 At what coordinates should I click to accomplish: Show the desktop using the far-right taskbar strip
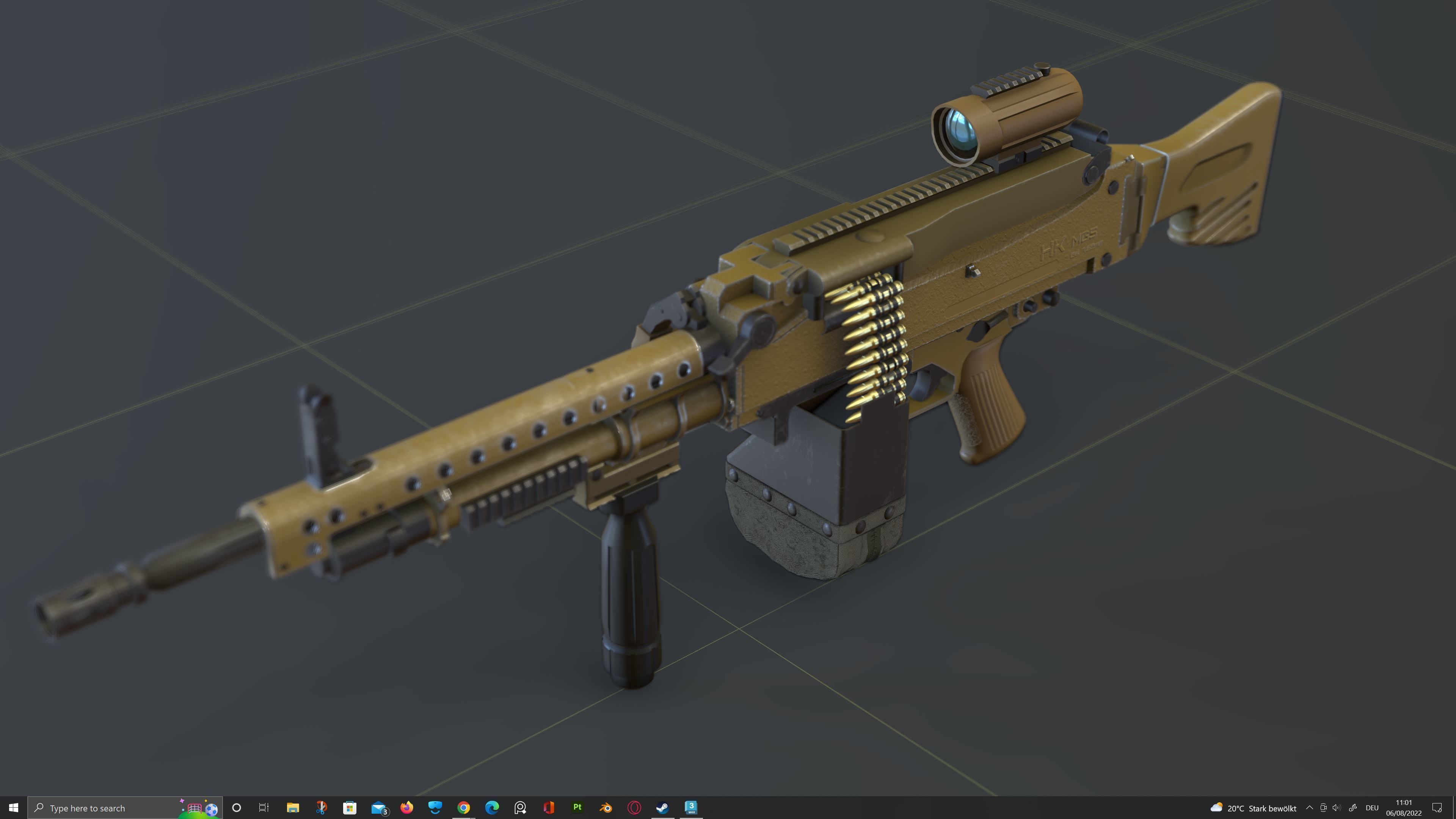[1454, 807]
